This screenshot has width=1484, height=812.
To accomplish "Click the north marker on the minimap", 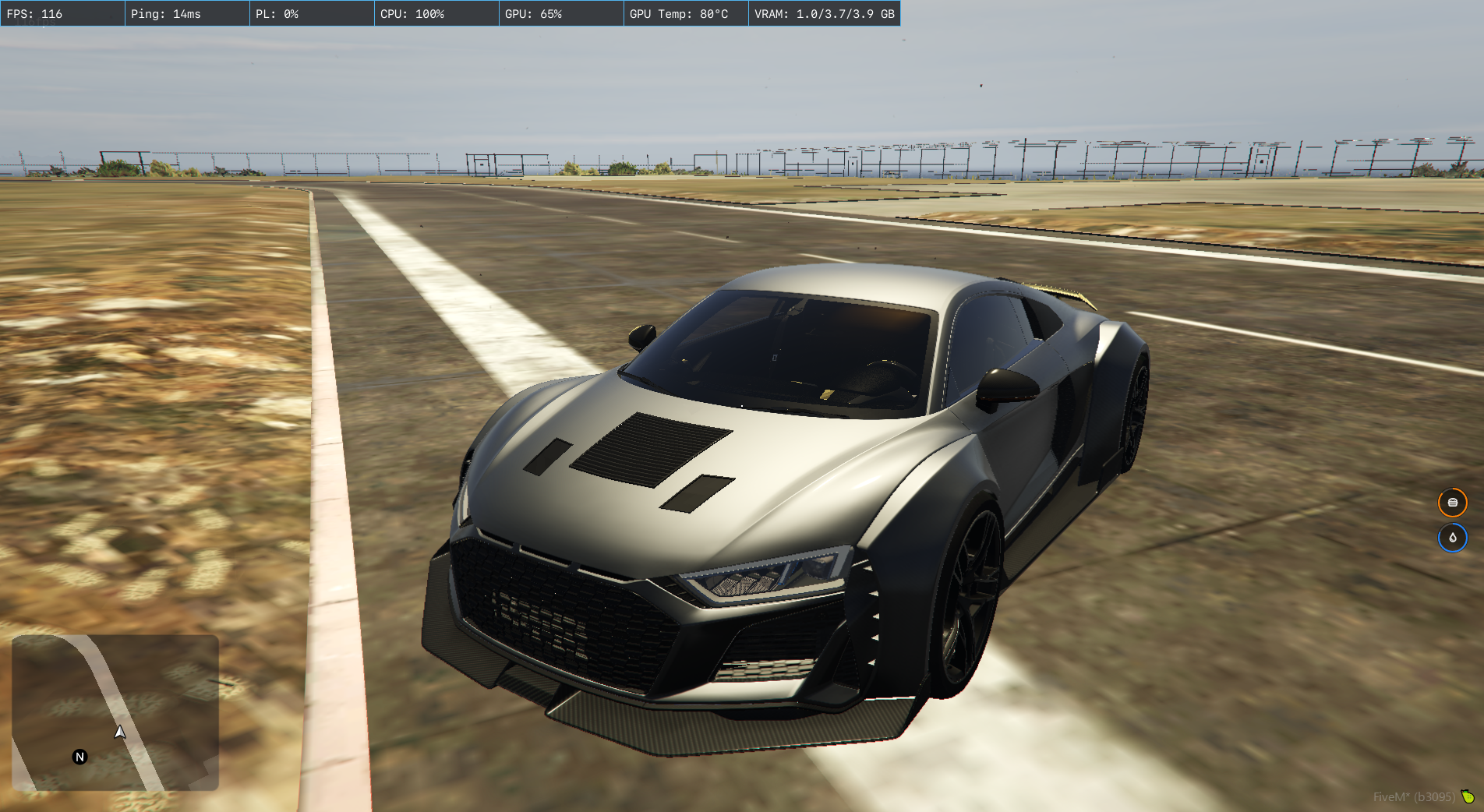I will 79,757.
